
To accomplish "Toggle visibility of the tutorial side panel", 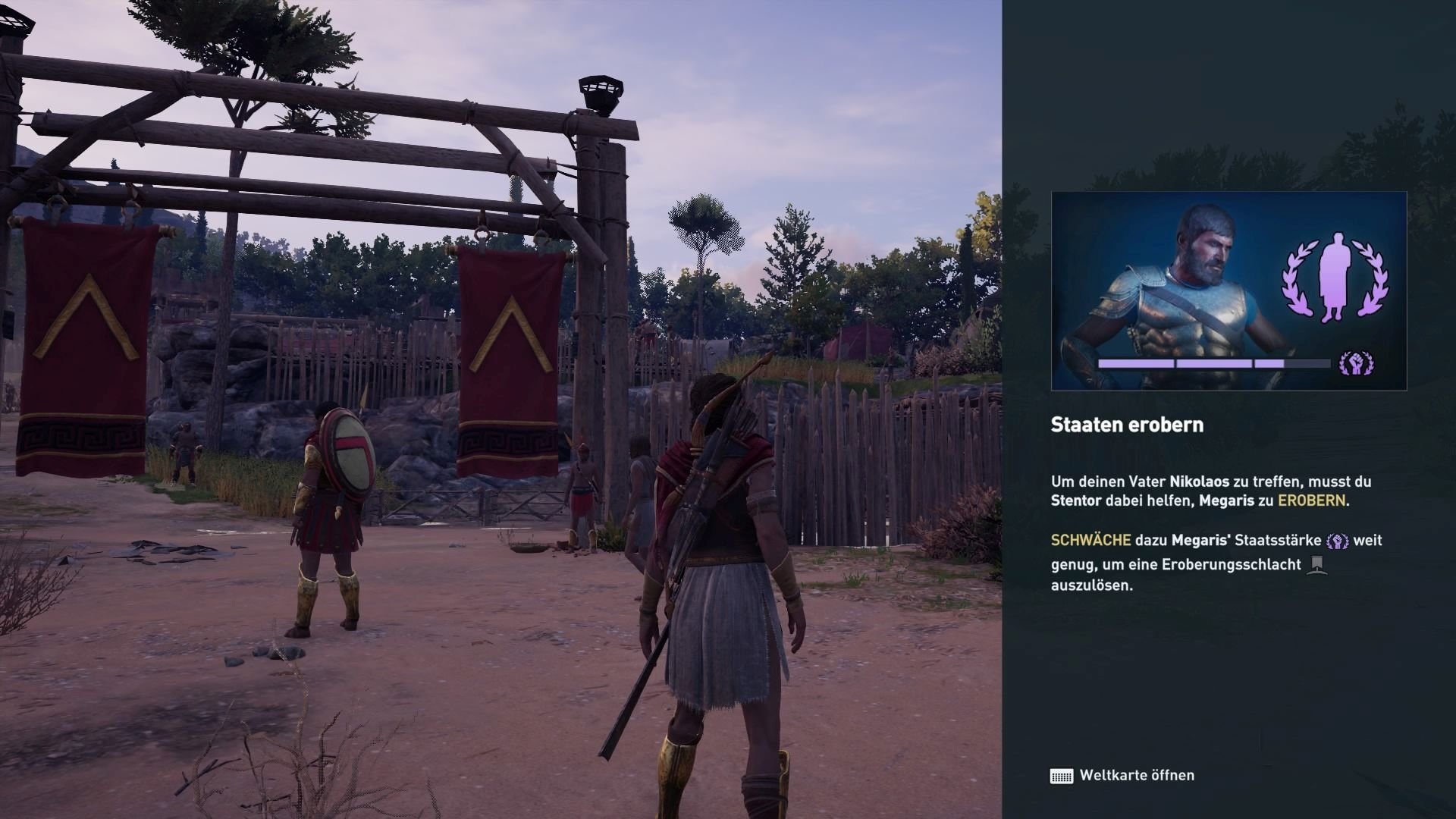I will coord(1228,409).
